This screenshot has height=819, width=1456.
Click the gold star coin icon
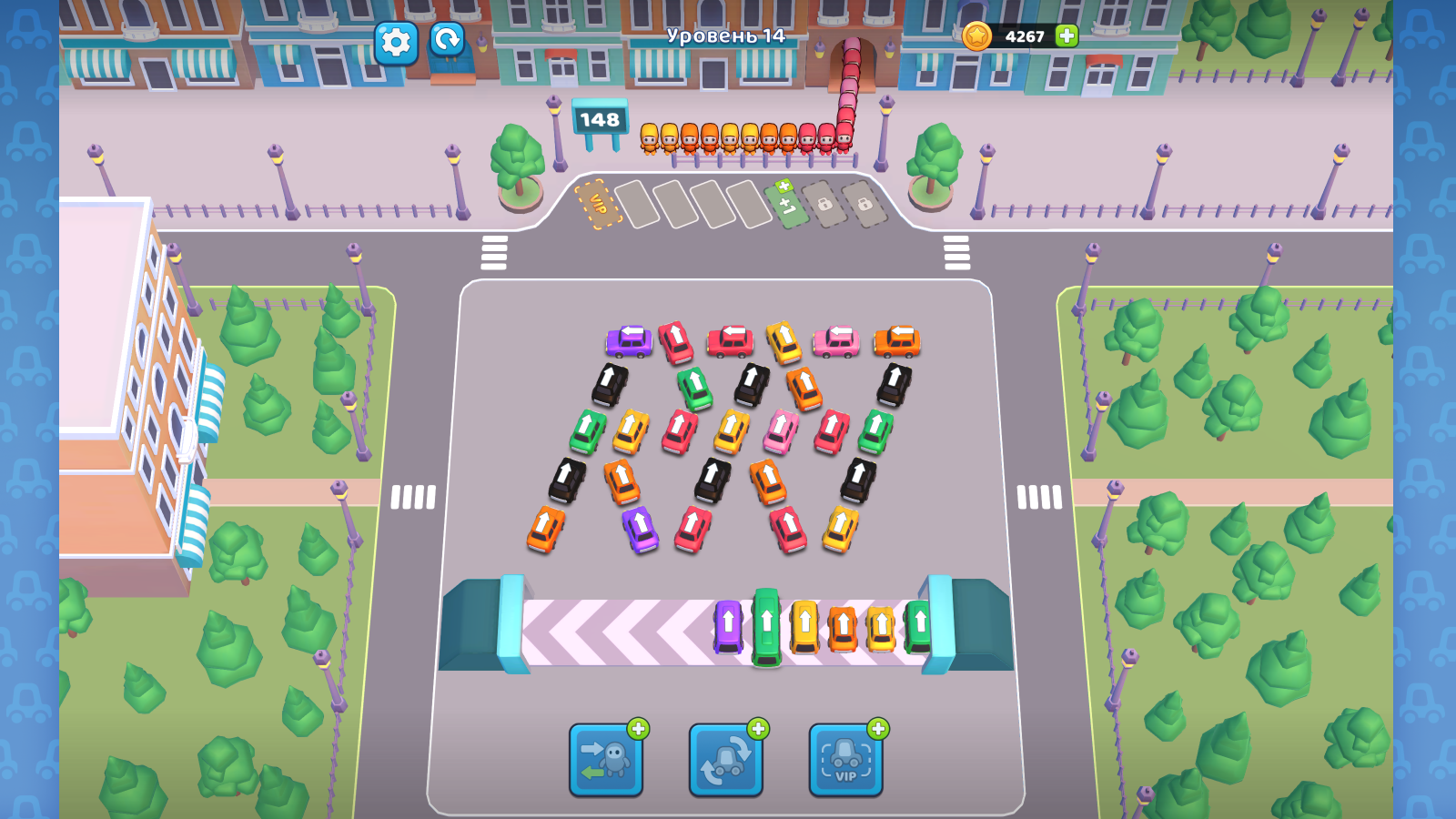(x=978, y=37)
